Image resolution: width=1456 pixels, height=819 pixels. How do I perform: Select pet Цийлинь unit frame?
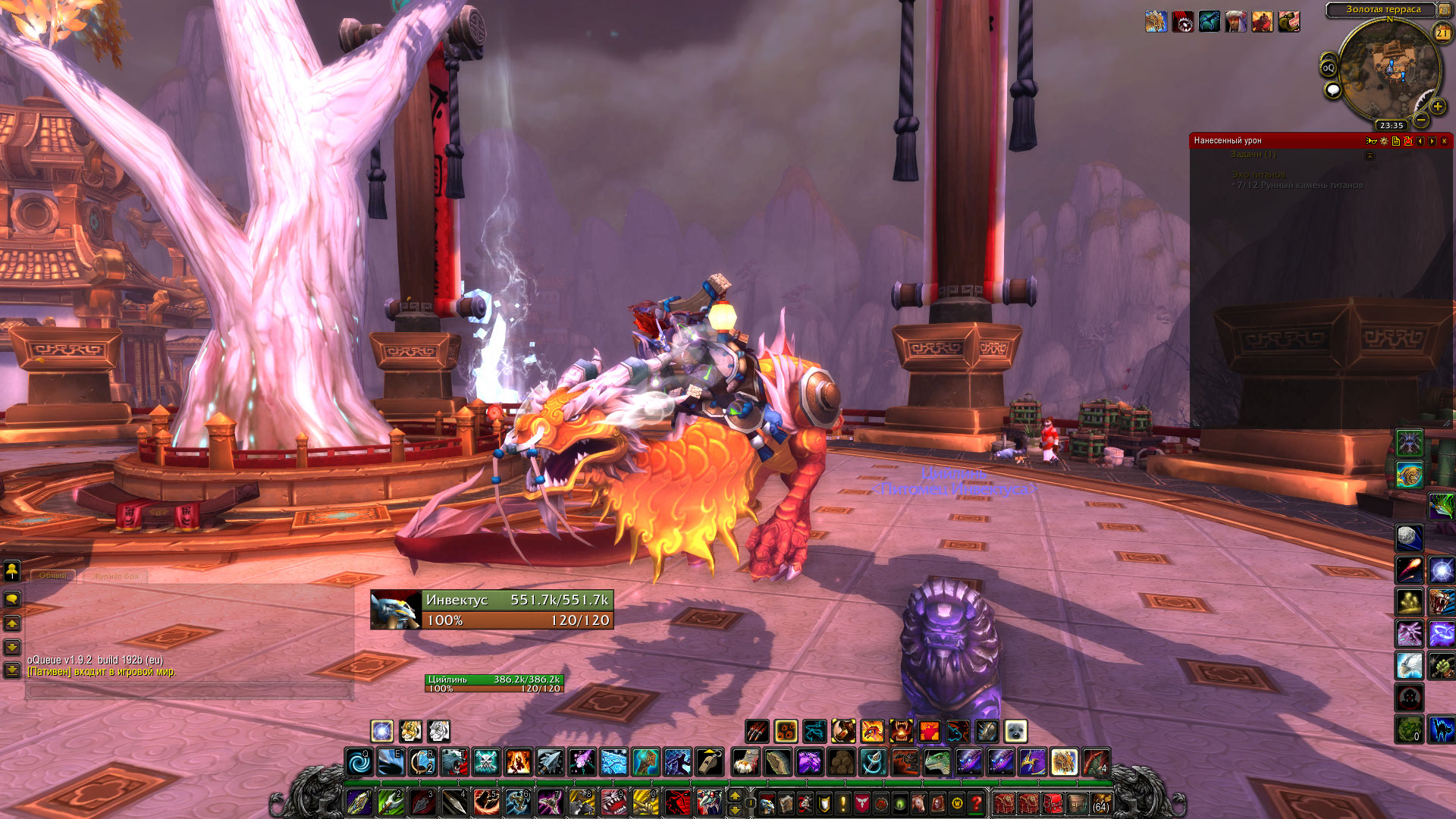(494, 683)
